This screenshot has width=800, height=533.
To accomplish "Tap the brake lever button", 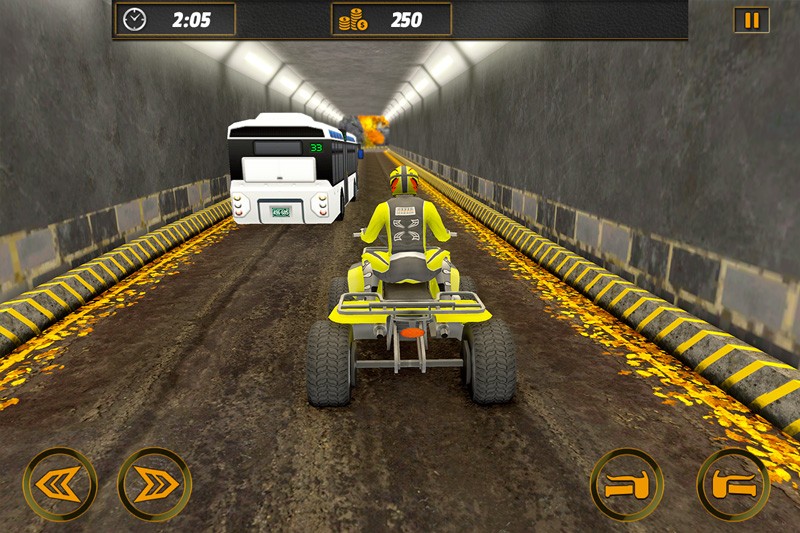I will pyautogui.click(x=627, y=484).
